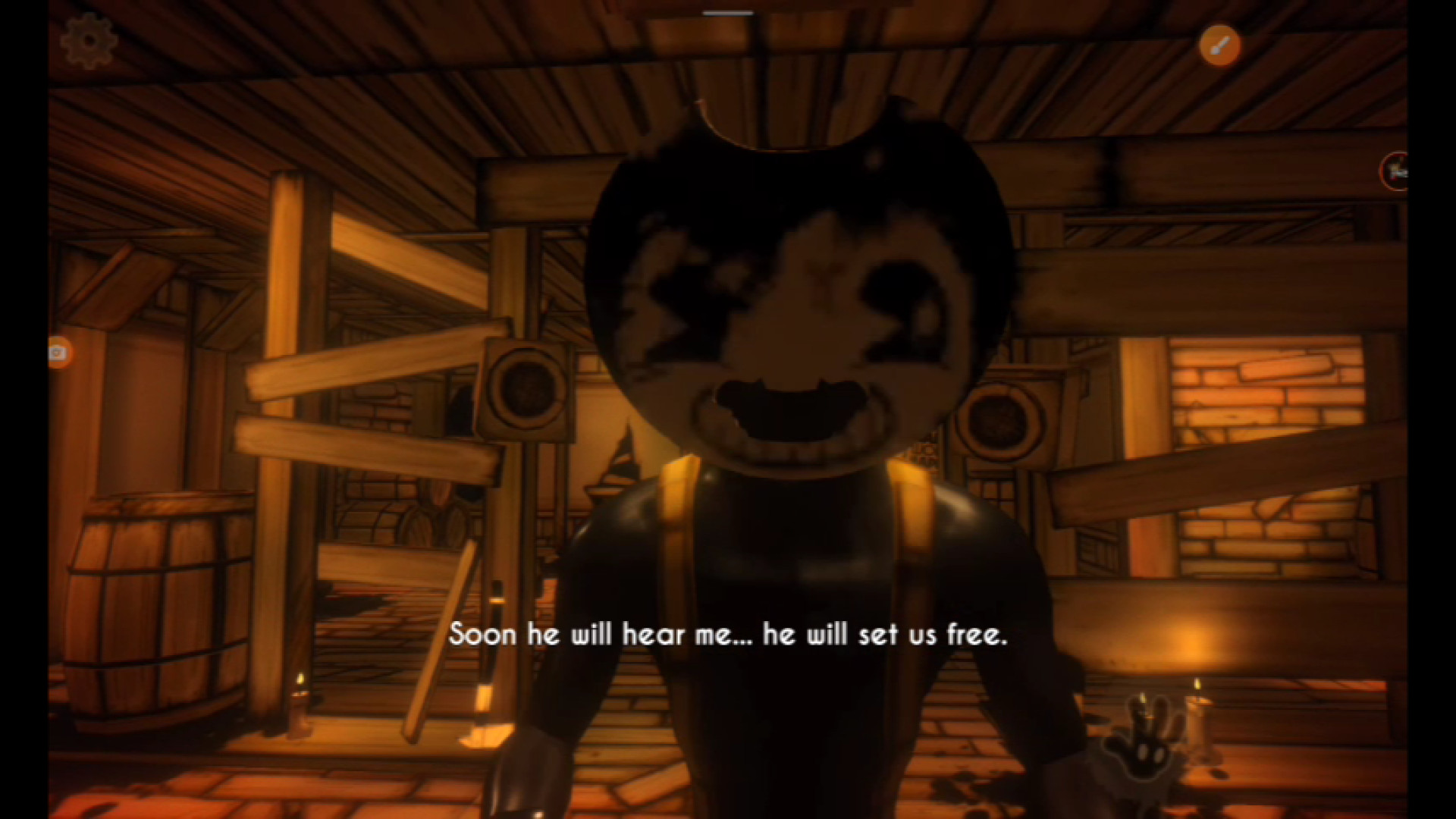Click the orange brush overlay button
Image resolution: width=1456 pixels, height=819 pixels.
pos(1219,45)
